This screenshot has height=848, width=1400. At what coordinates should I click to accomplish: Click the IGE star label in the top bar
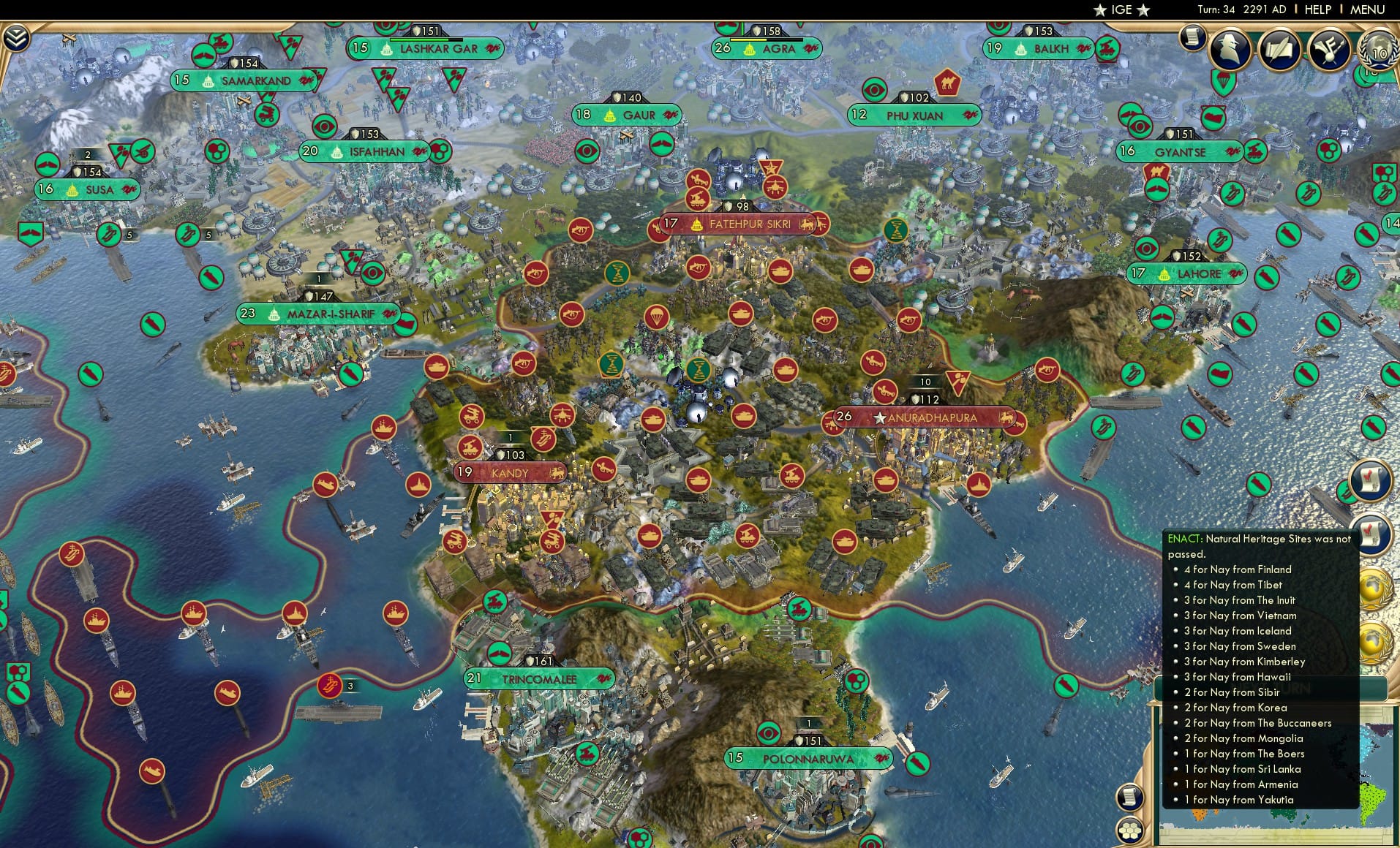pyautogui.click(x=1119, y=10)
